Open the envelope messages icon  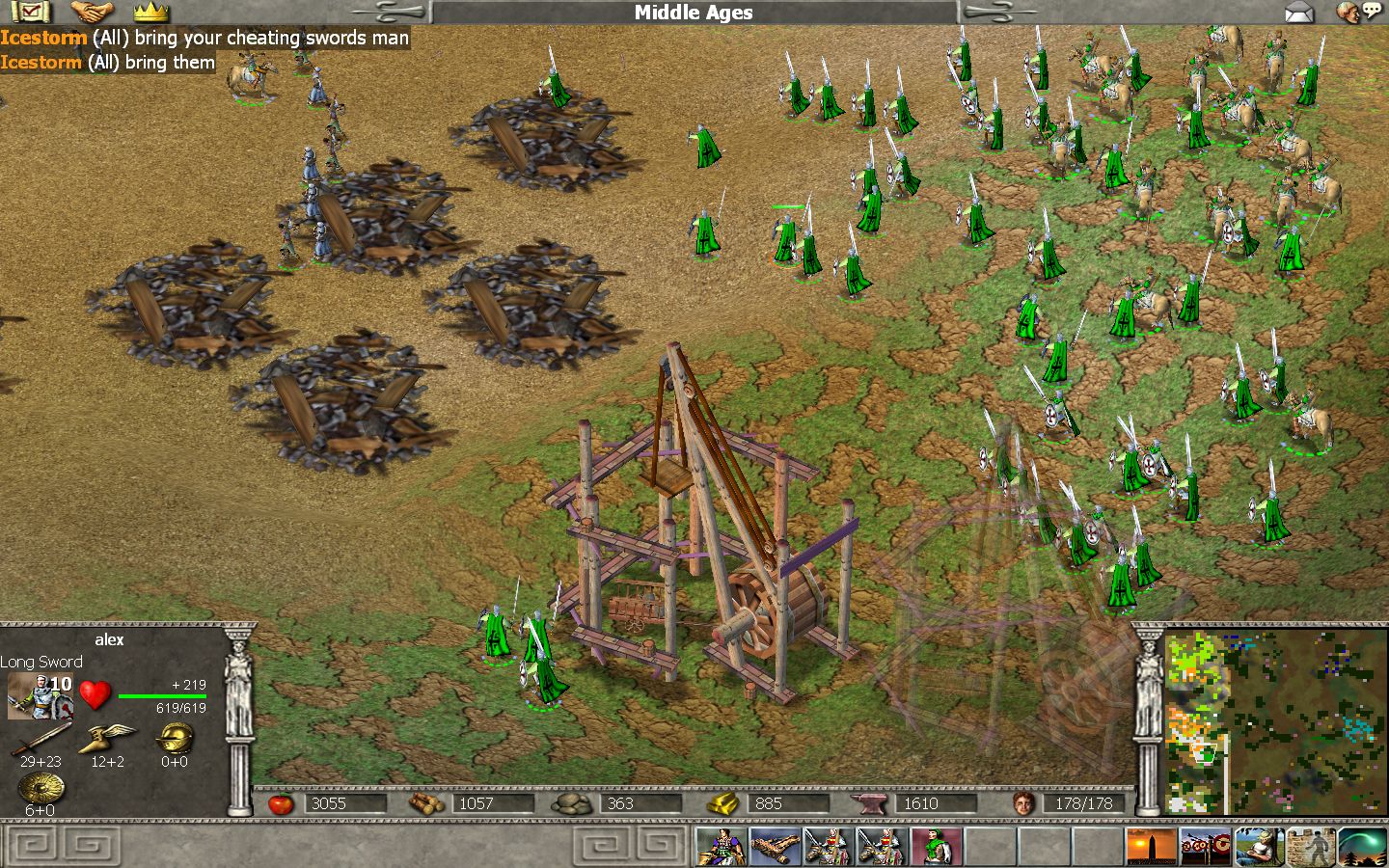point(1299,12)
